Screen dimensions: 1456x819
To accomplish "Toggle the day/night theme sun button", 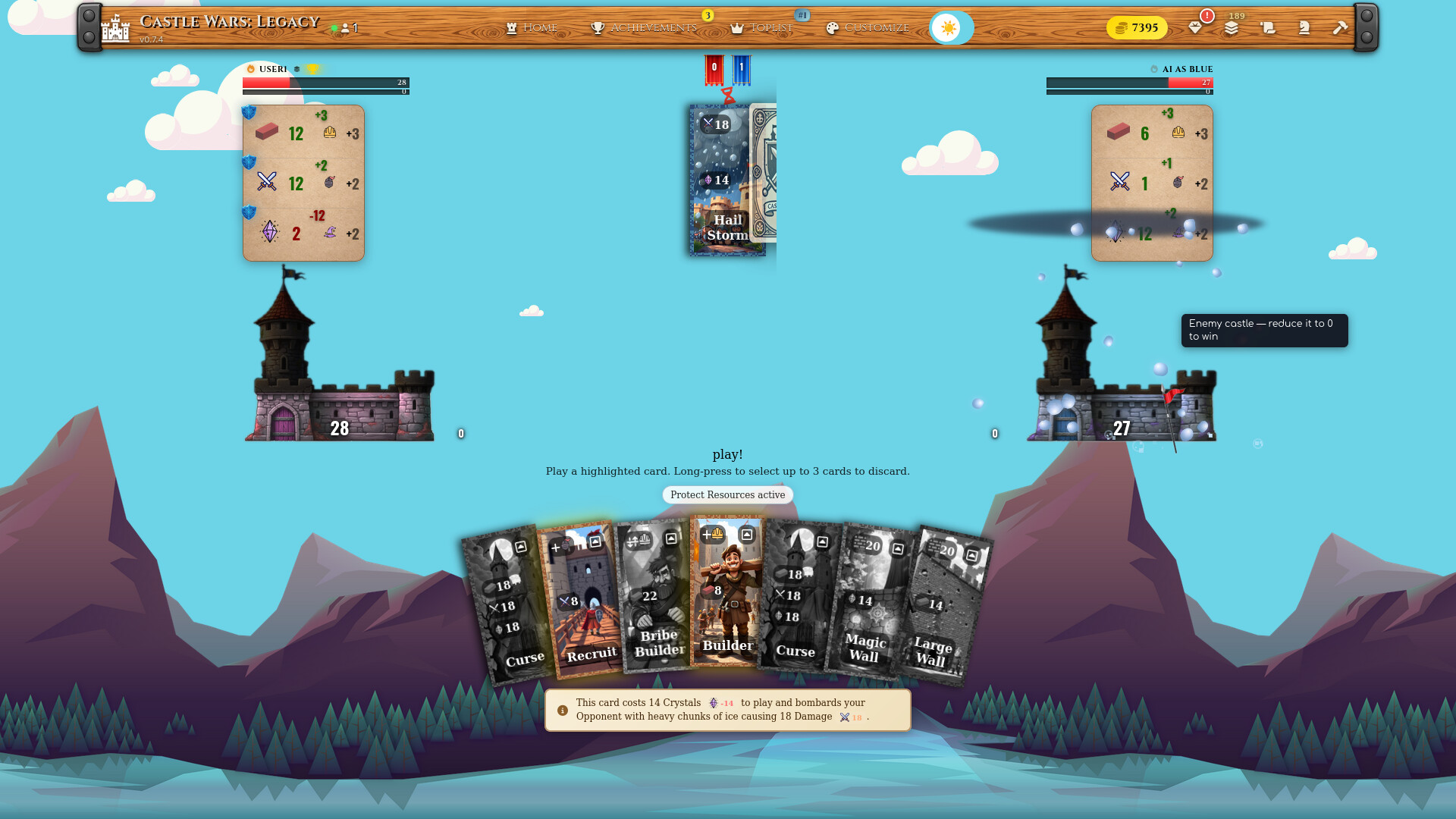I will pyautogui.click(x=950, y=27).
